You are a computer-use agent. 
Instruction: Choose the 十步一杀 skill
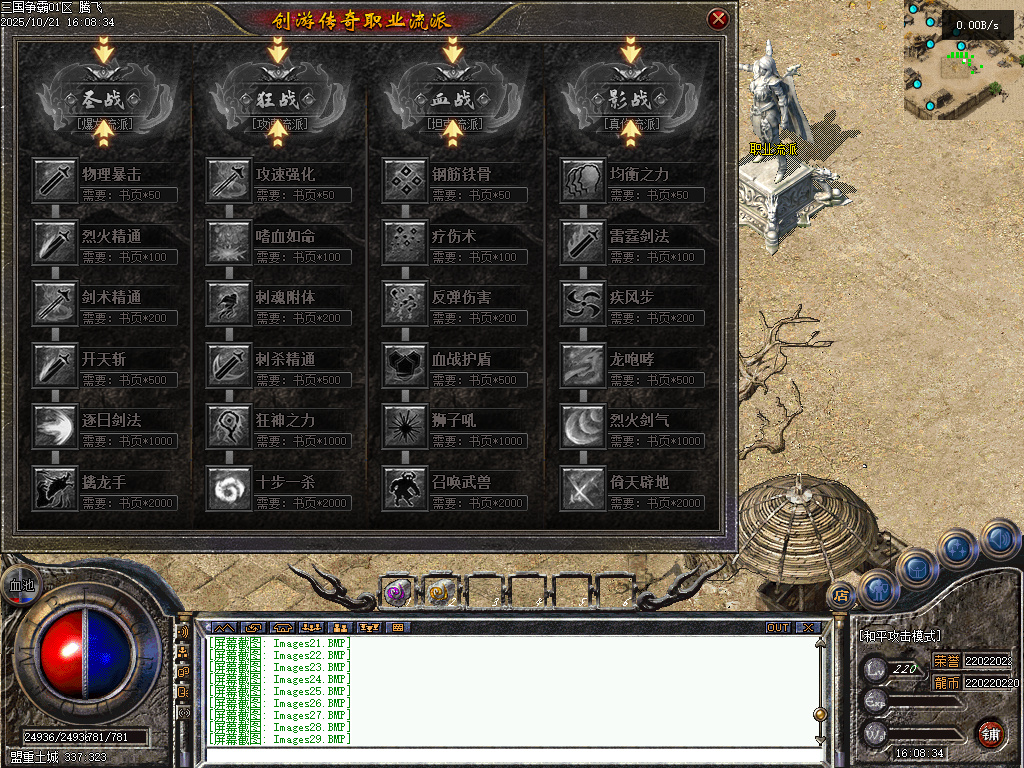pyautogui.click(x=229, y=488)
